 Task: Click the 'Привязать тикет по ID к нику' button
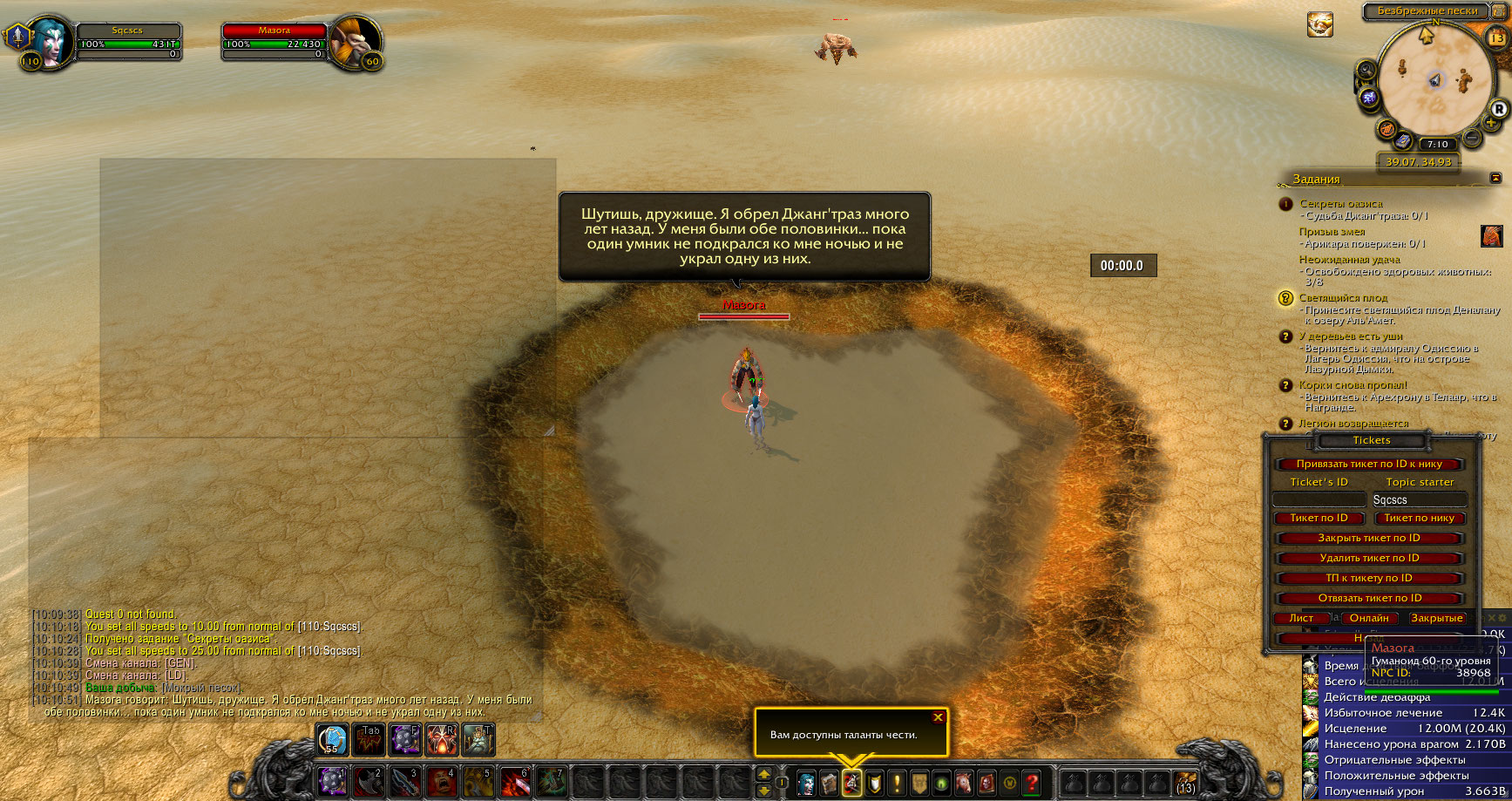(1368, 464)
